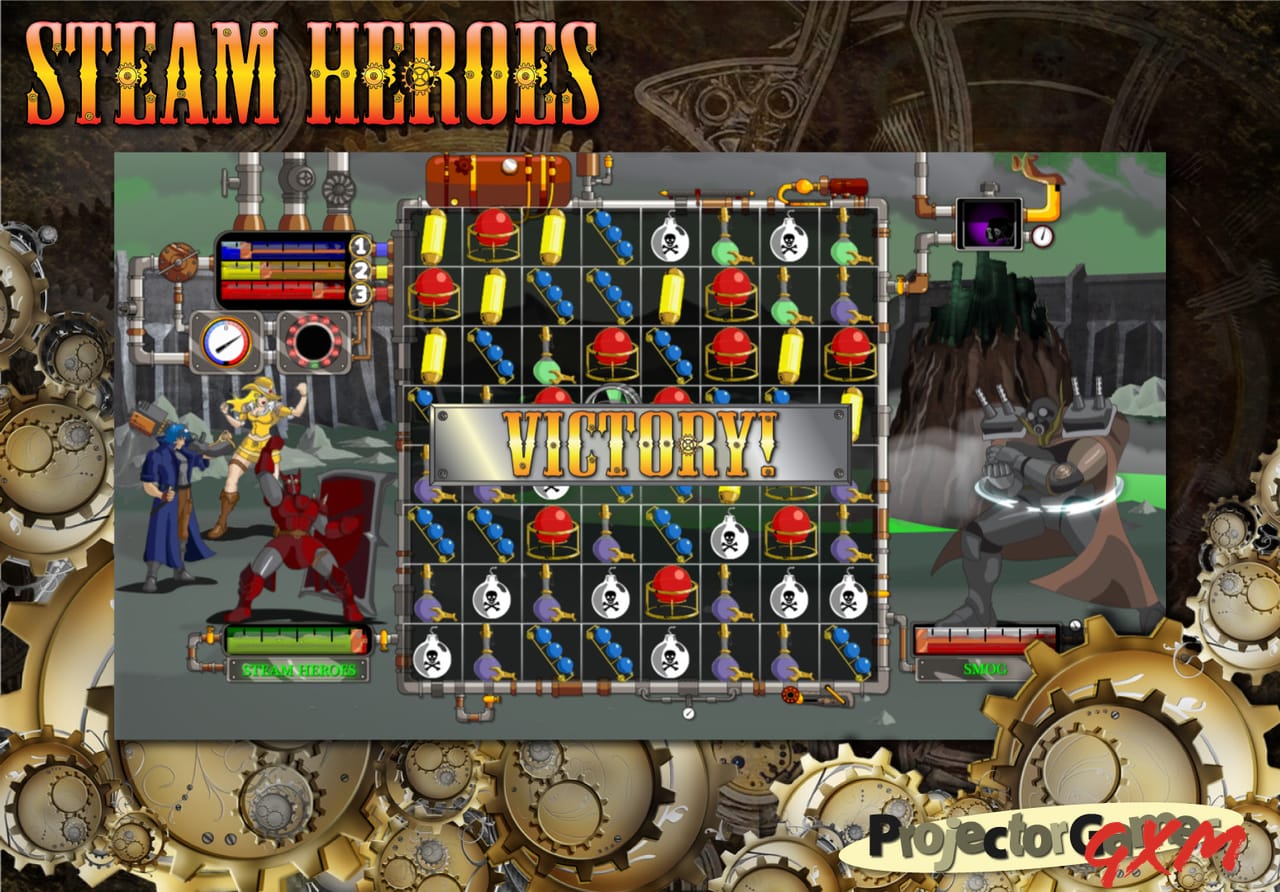The image size is (1280, 892).
Task: Click the ring of red lights panel
Action: pyautogui.click(x=312, y=343)
